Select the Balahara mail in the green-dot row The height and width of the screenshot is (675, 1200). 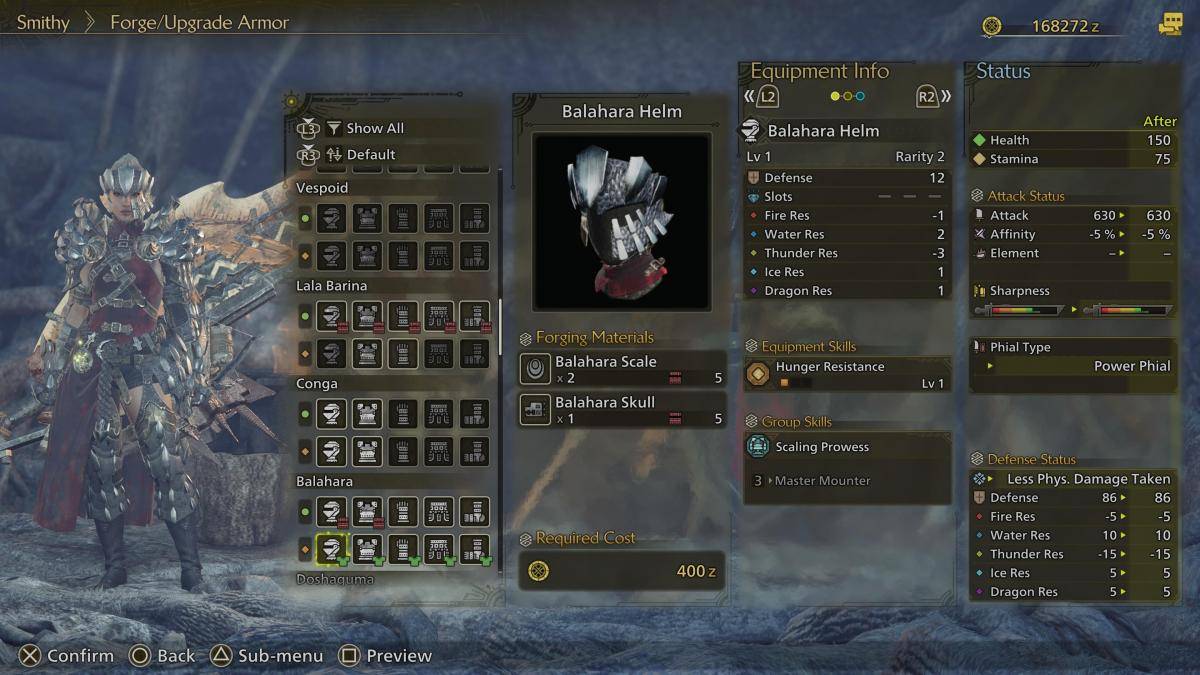(367, 513)
